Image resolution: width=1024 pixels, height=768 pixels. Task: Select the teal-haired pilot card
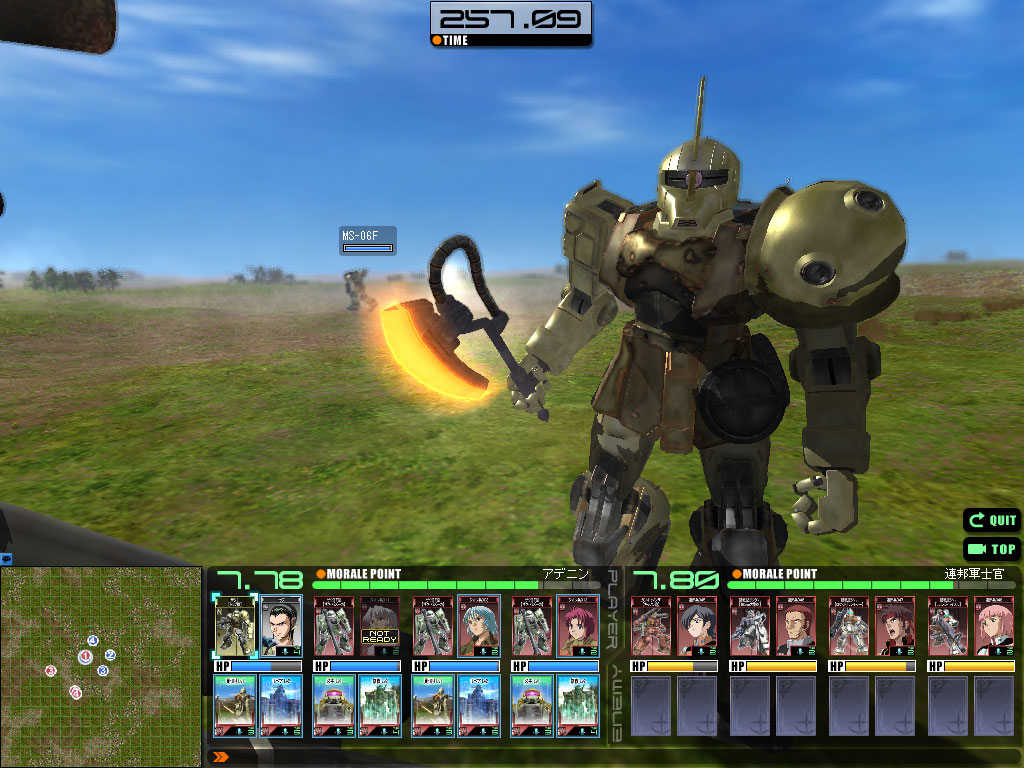click(479, 625)
